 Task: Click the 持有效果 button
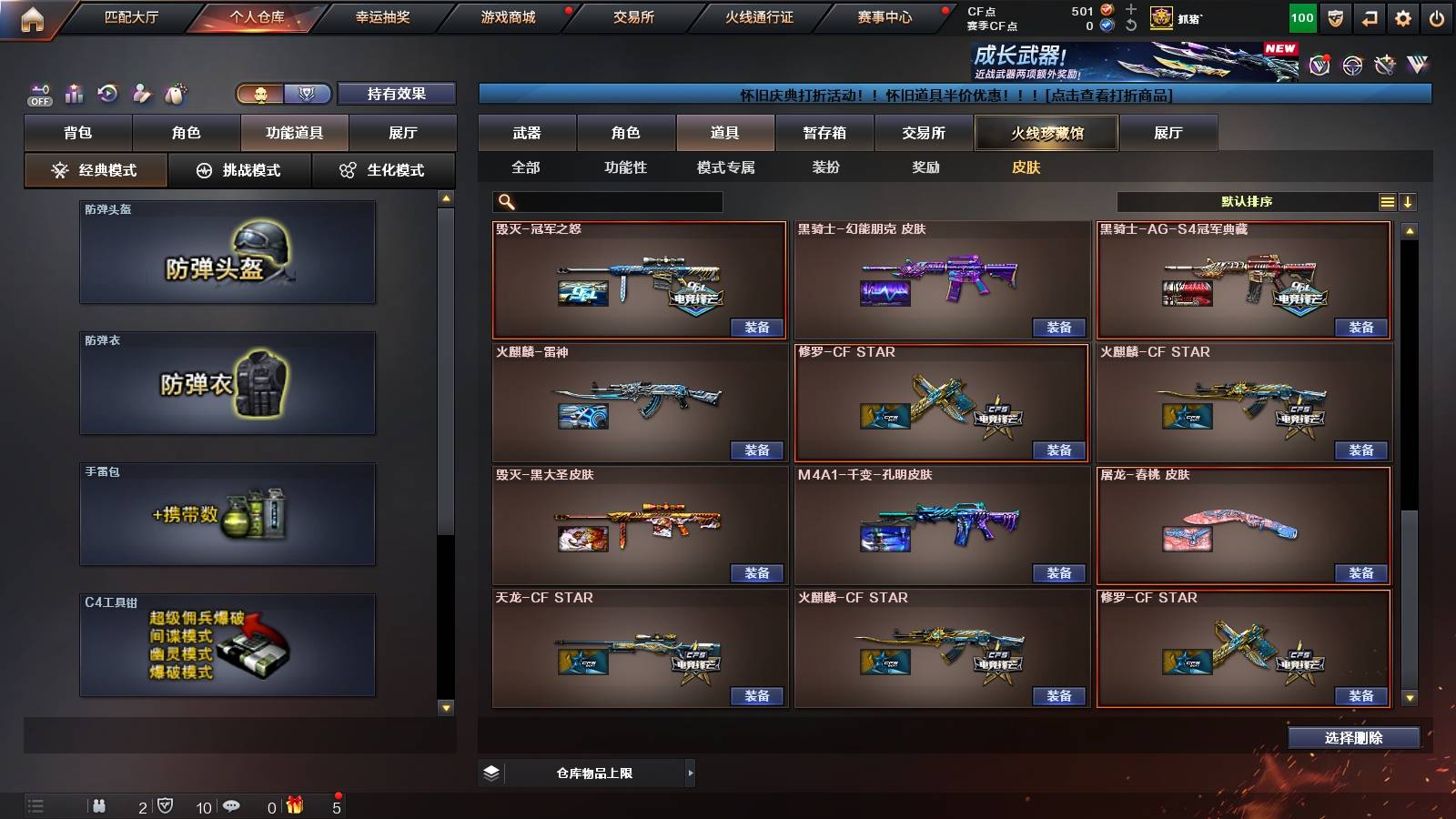(x=398, y=94)
